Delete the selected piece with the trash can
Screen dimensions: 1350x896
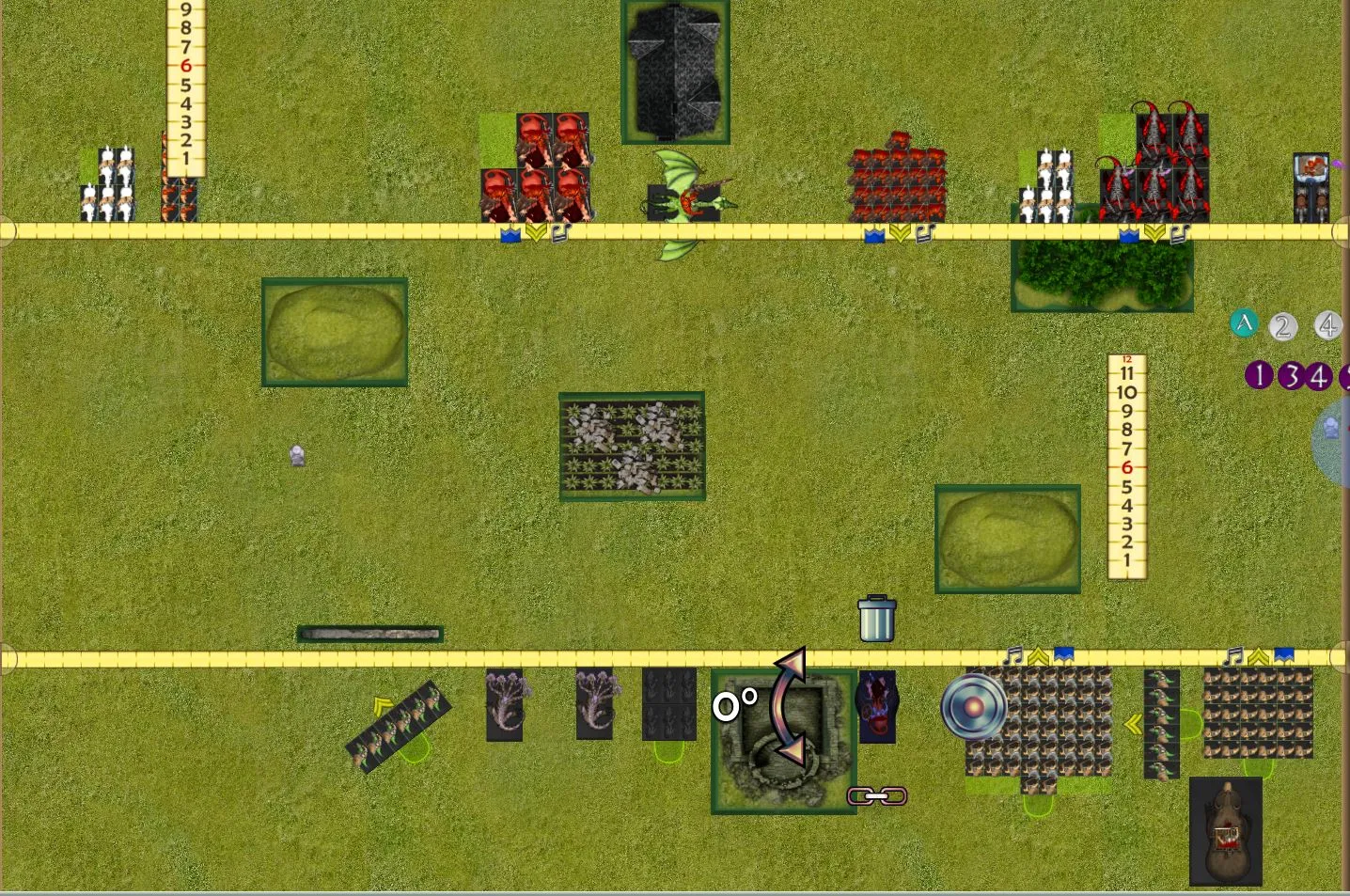876,619
